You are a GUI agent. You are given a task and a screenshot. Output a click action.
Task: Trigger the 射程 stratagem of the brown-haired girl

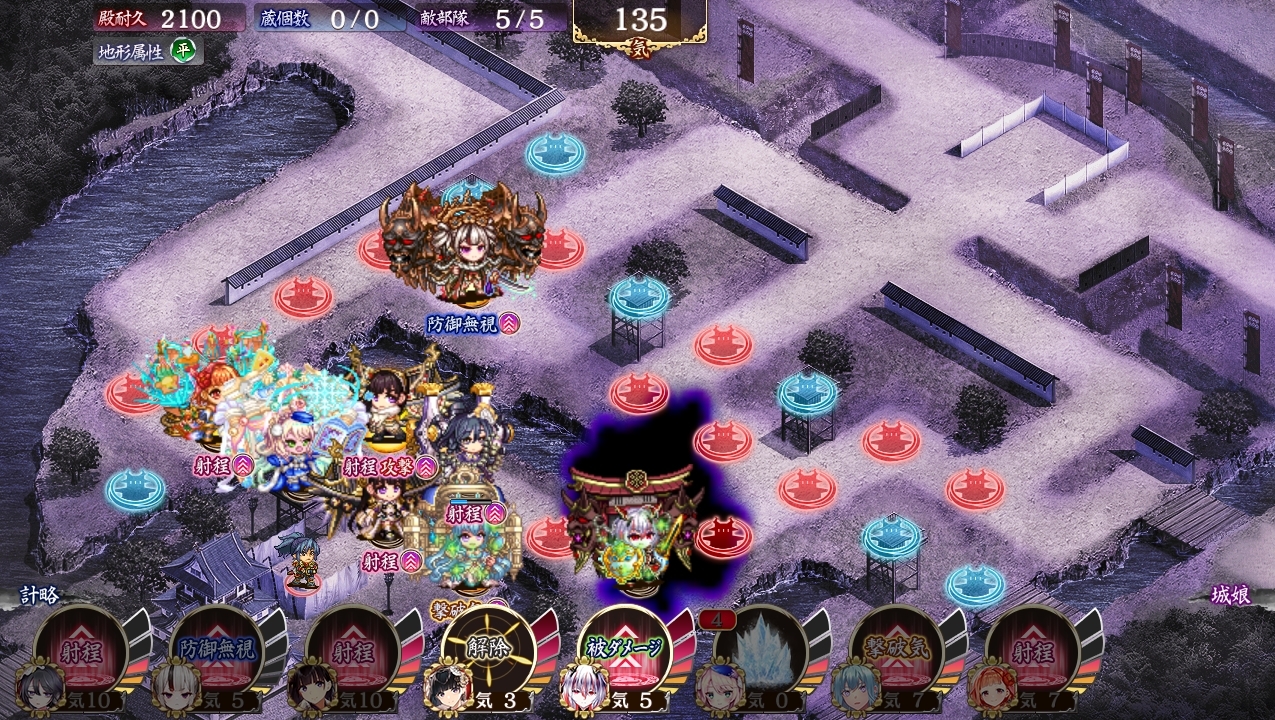(353, 652)
